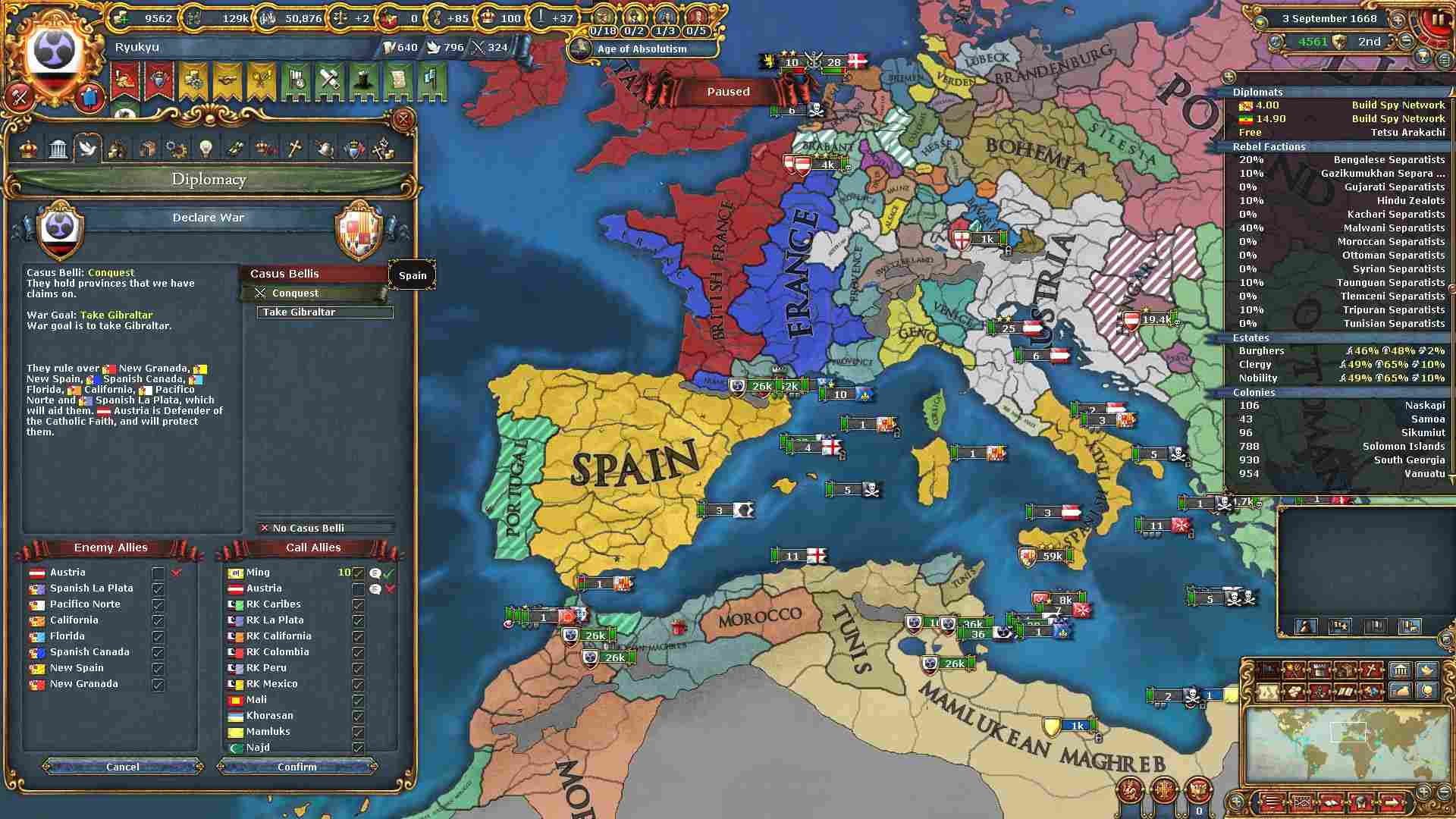Select the Take Gibraltar war goal
This screenshot has width=1456, height=819.
coord(325,312)
